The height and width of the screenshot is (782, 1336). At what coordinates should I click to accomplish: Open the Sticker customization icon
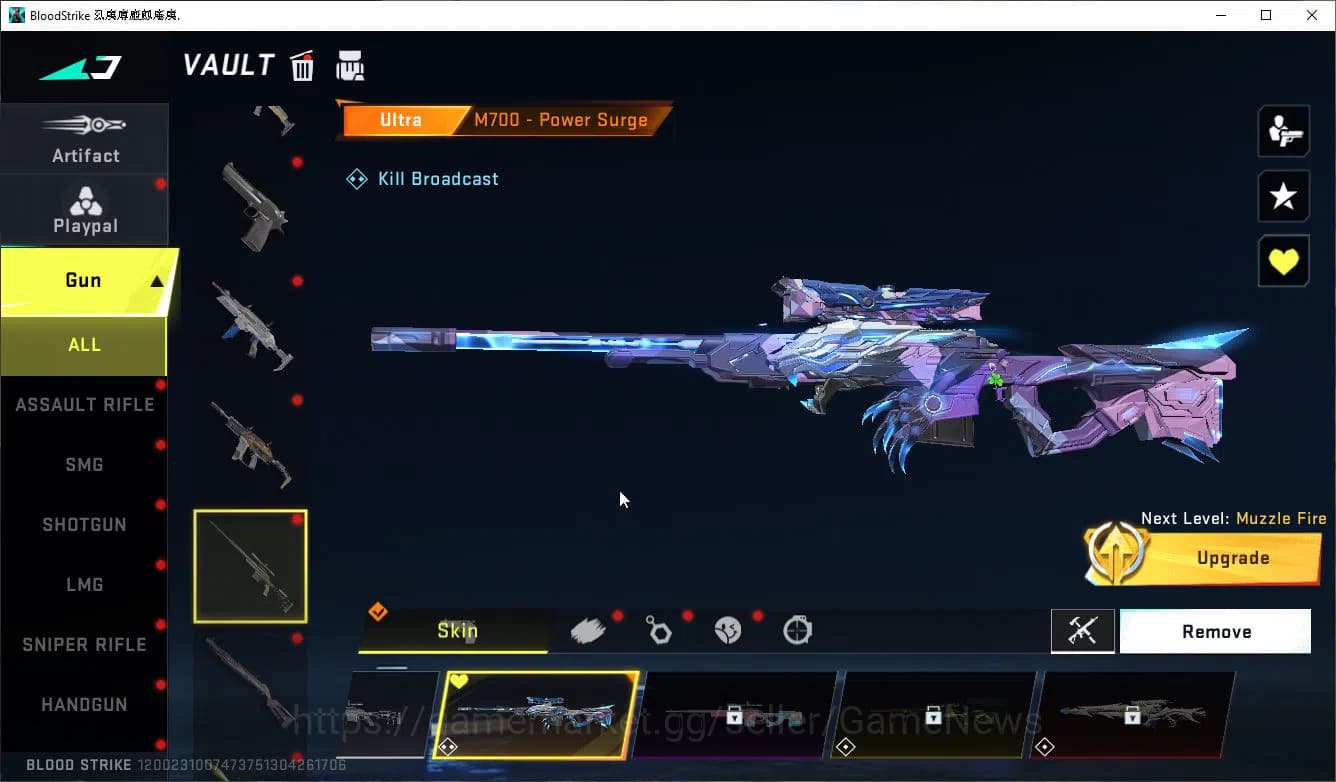tap(727, 630)
